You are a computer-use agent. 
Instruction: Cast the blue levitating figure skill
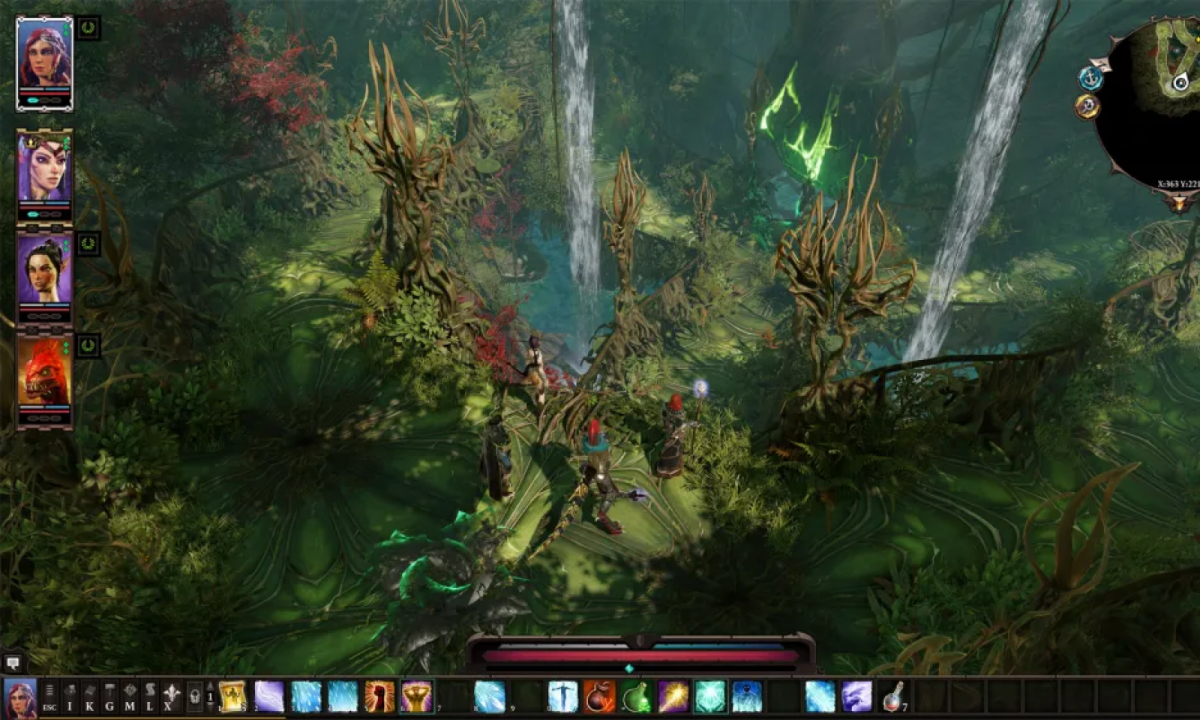point(563,696)
